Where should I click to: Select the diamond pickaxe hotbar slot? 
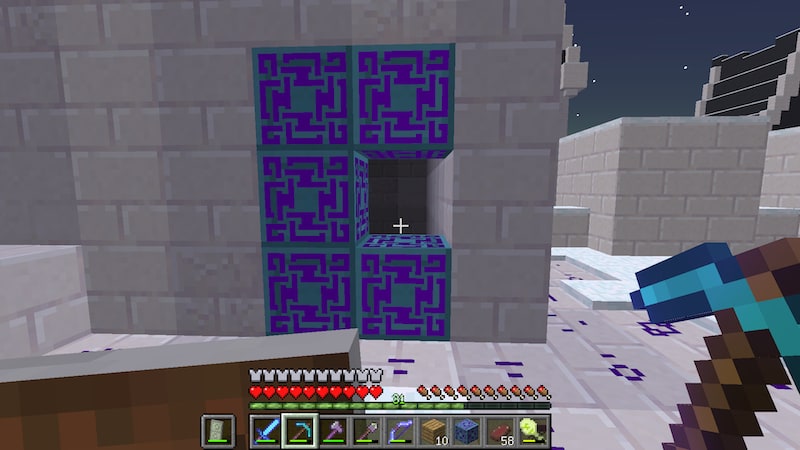[298, 431]
